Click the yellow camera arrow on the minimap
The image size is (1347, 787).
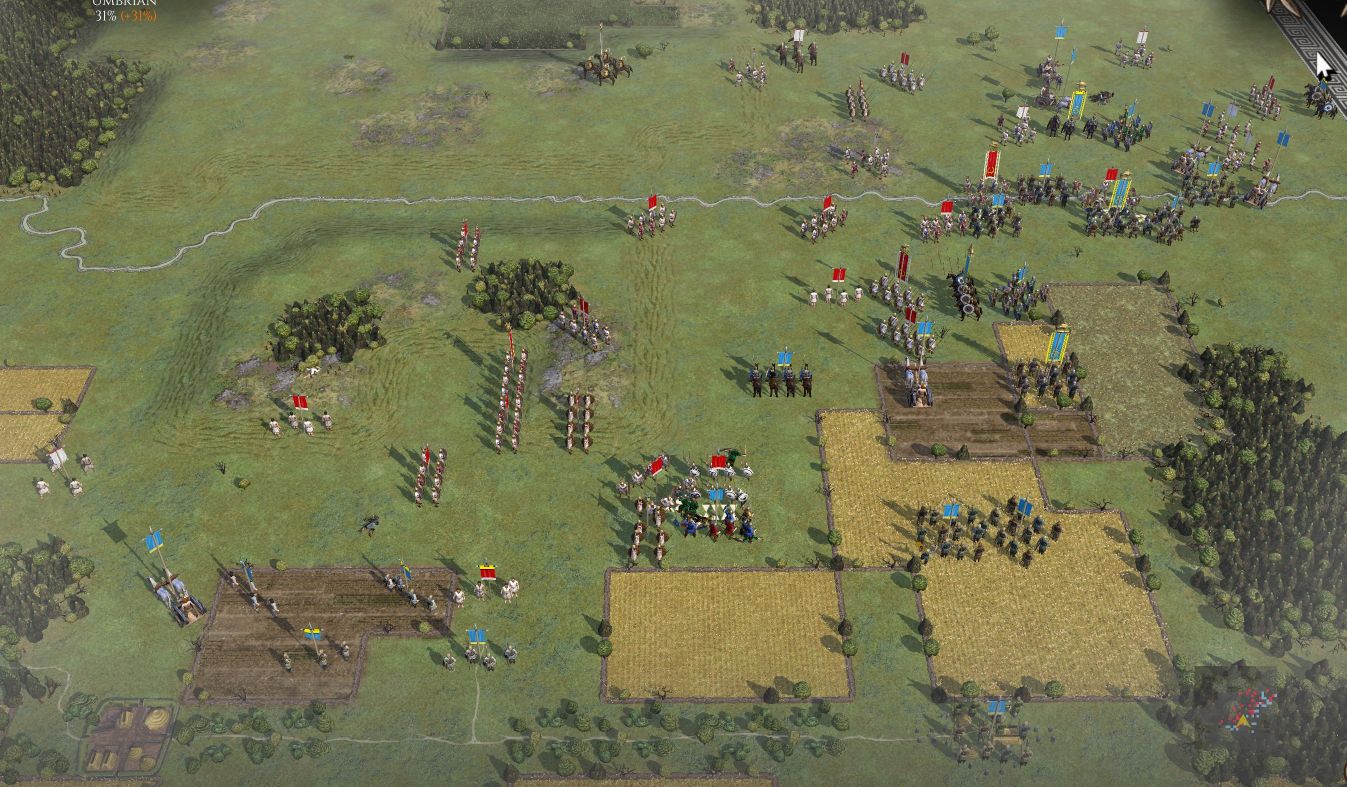[x=1243, y=720]
